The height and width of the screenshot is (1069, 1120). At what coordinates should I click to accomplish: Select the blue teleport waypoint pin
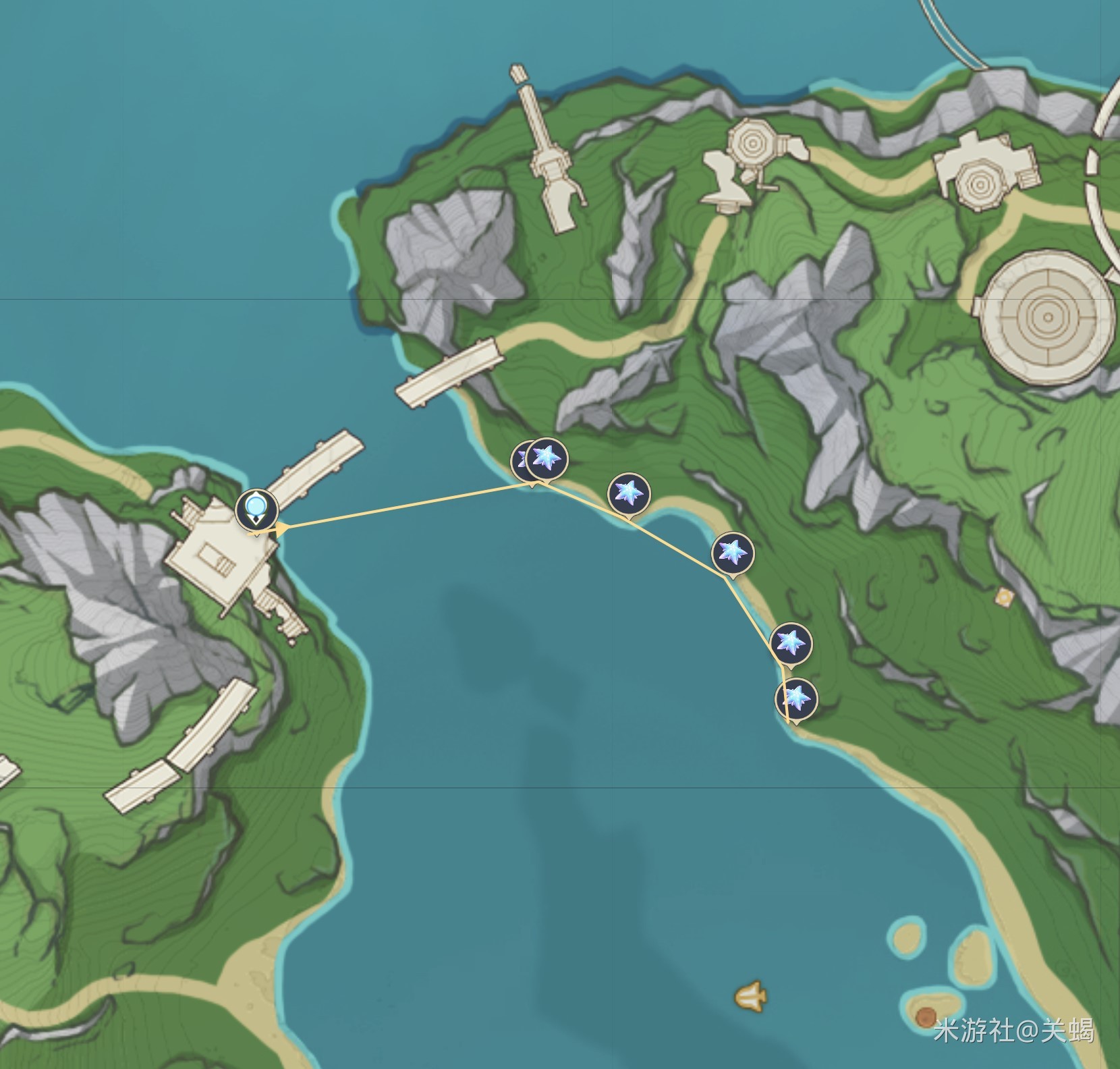coord(256,508)
